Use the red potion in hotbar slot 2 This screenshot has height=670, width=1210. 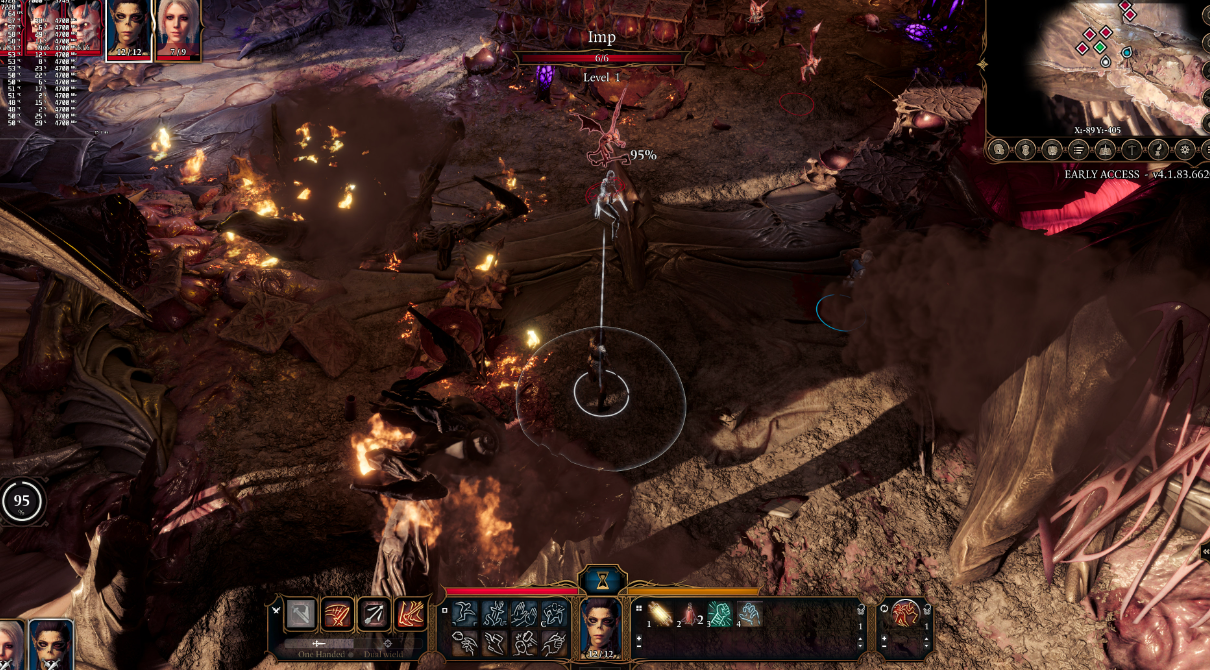(689, 613)
